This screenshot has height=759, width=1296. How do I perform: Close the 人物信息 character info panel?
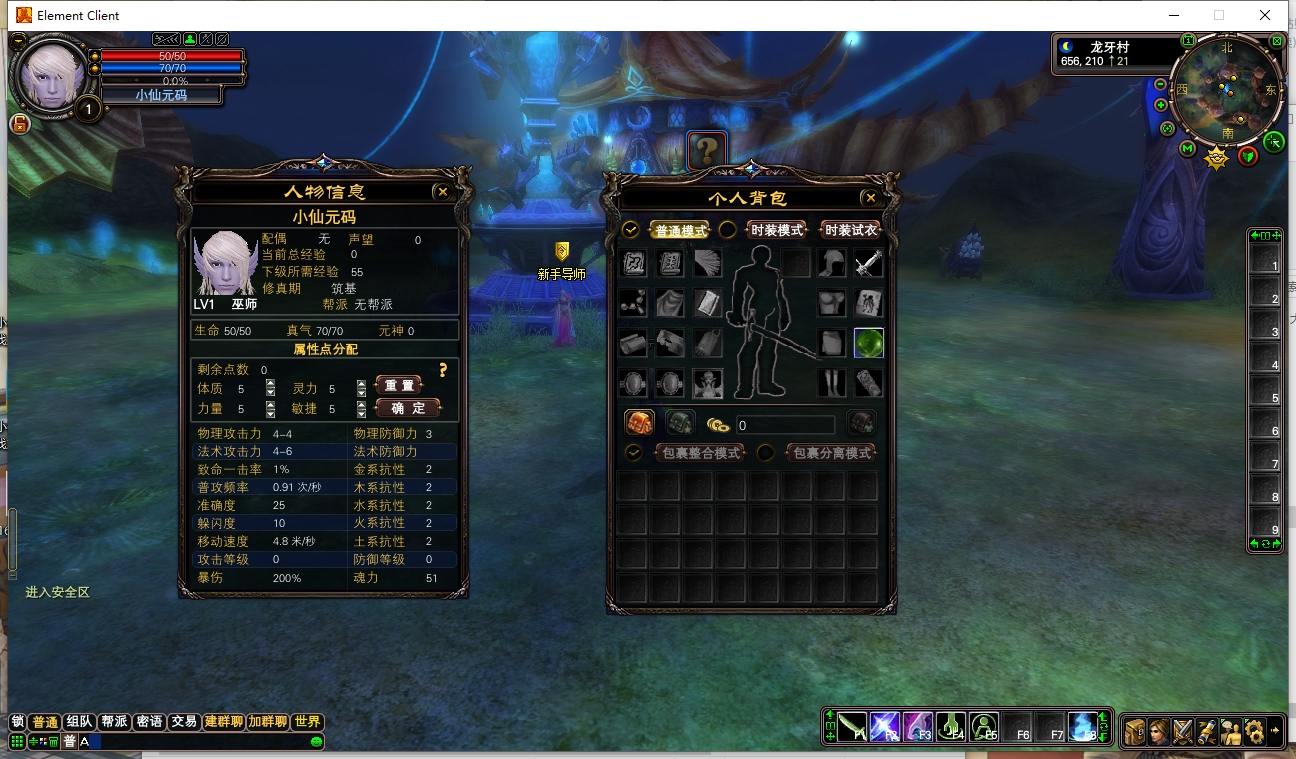[x=442, y=191]
